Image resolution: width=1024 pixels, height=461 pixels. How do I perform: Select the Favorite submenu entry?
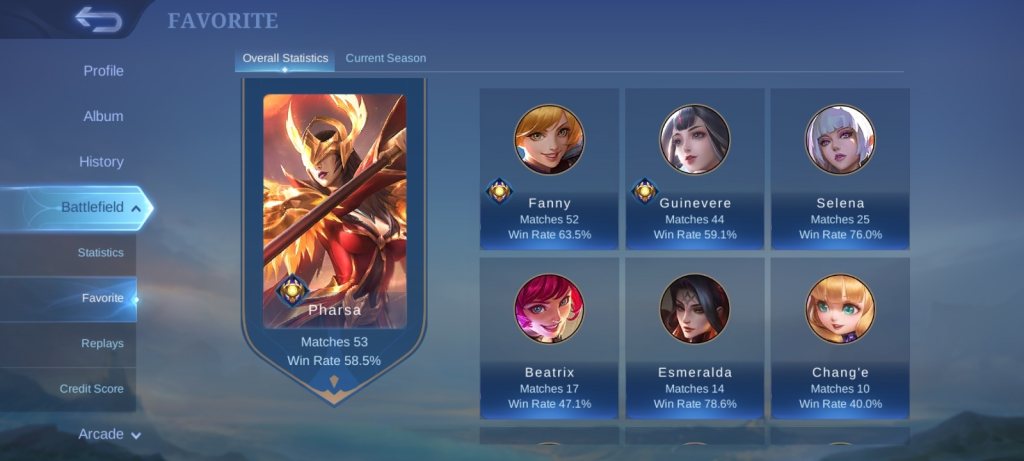click(102, 298)
